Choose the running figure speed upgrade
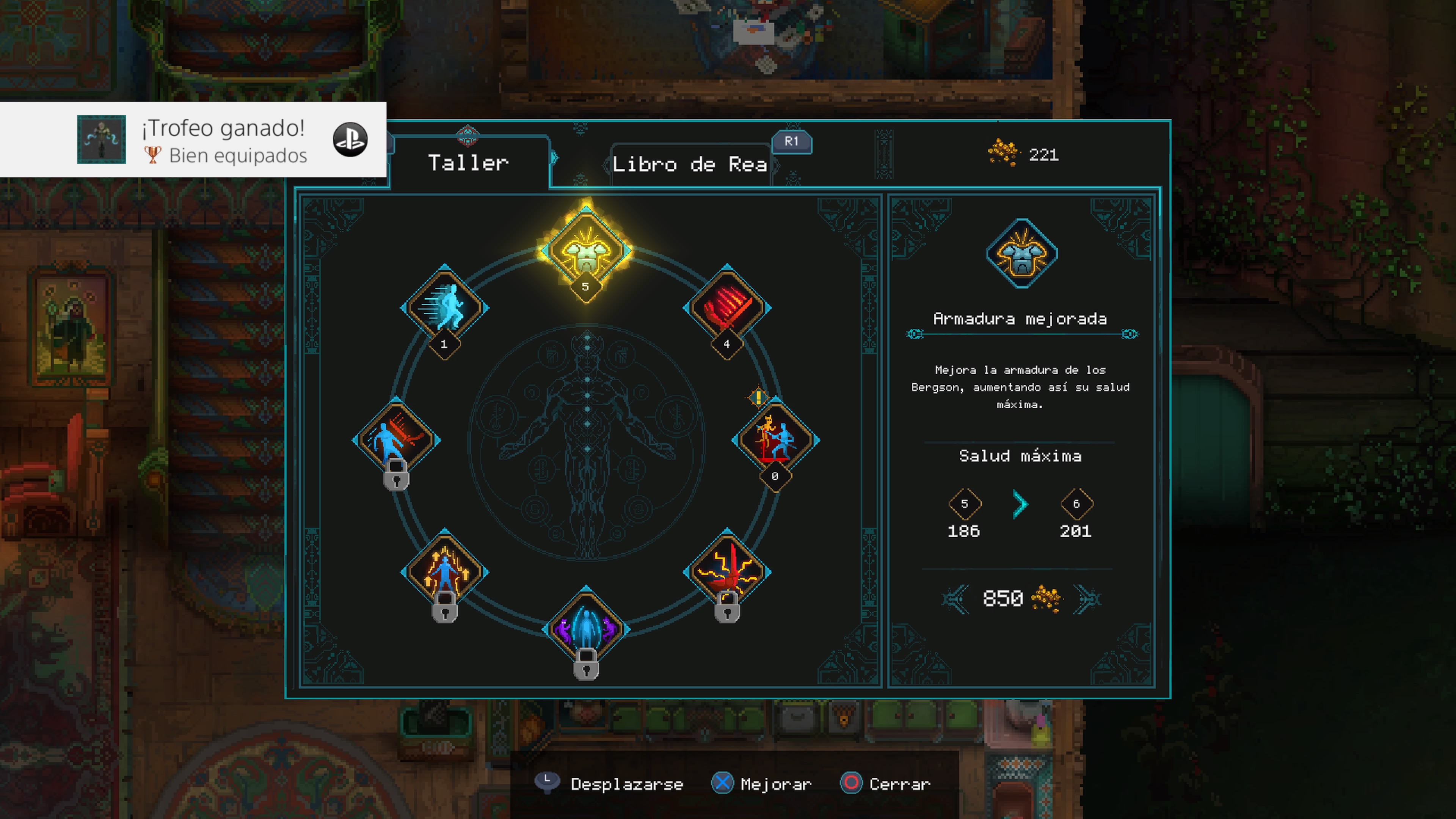The height and width of the screenshot is (819, 1456). 445,308
